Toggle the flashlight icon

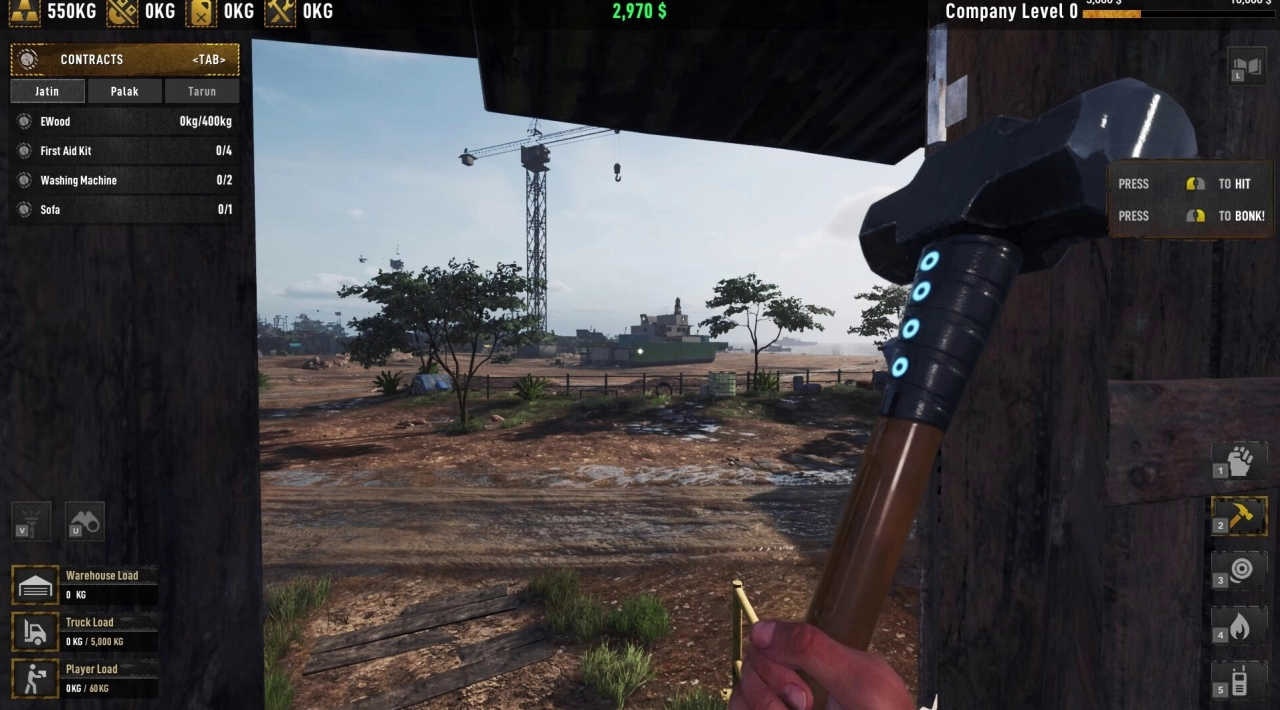coord(30,521)
